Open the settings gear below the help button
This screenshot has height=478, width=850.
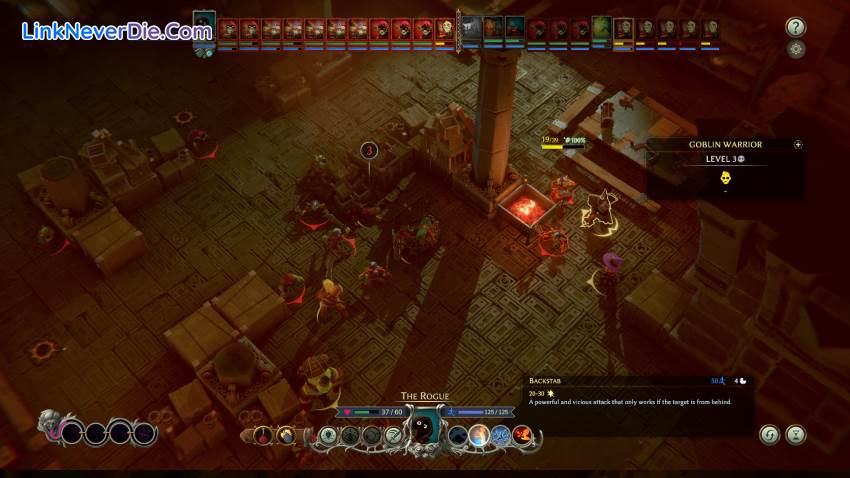click(796, 49)
